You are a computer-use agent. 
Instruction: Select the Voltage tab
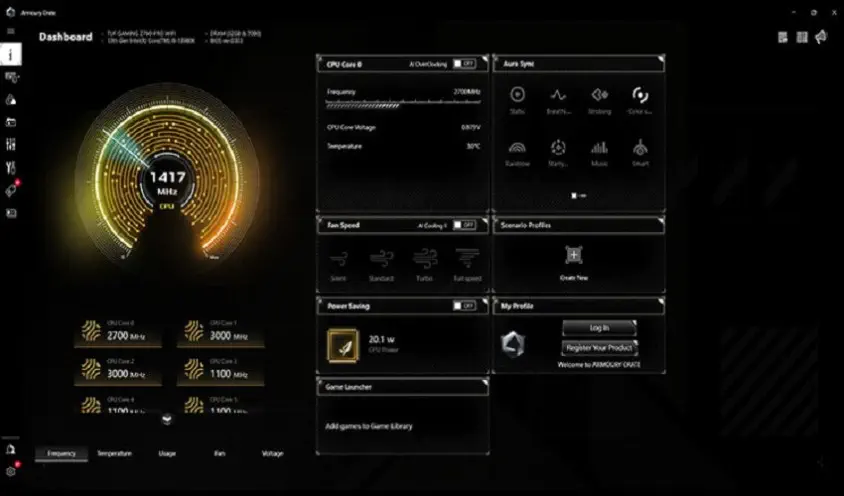click(x=272, y=453)
